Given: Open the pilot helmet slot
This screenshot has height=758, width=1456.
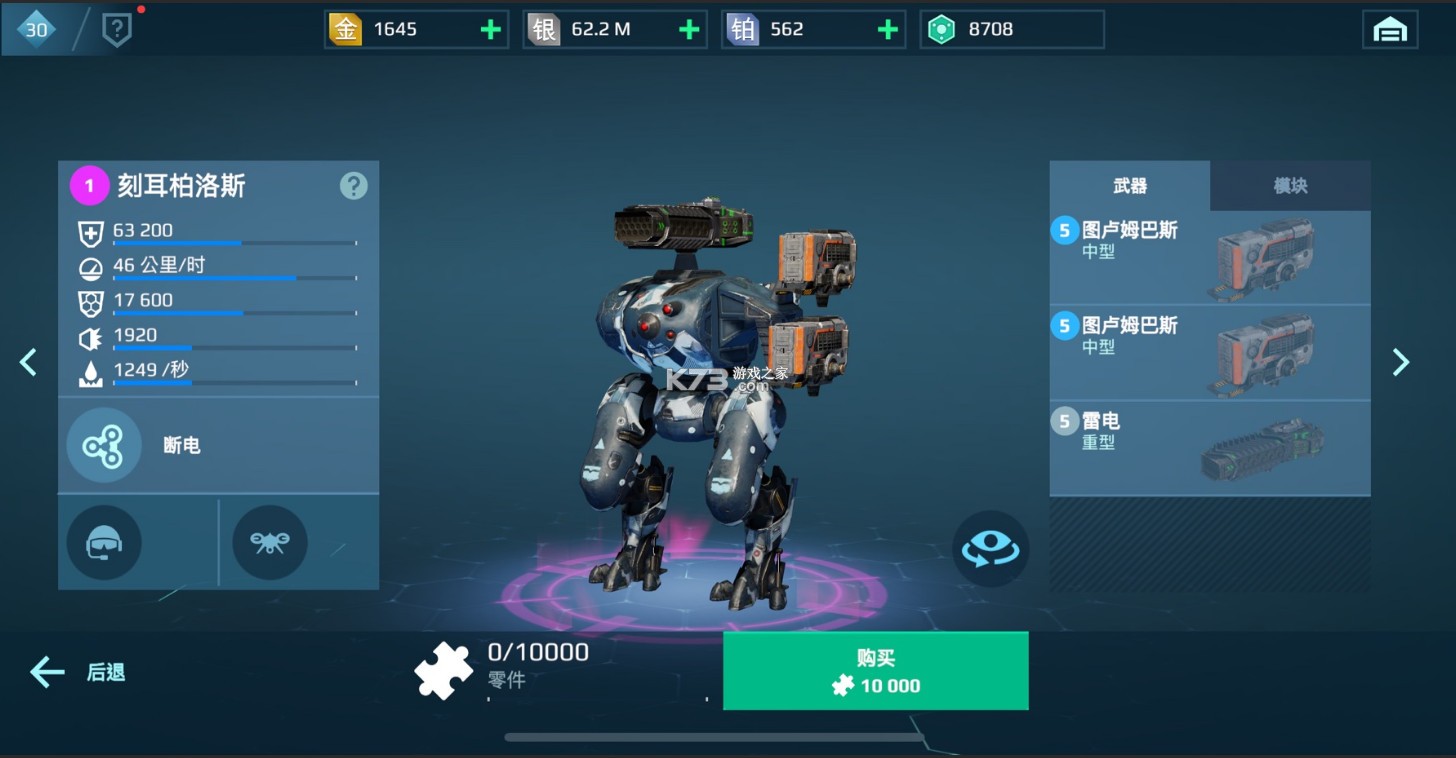Looking at the screenshot, I should point(104,543).
